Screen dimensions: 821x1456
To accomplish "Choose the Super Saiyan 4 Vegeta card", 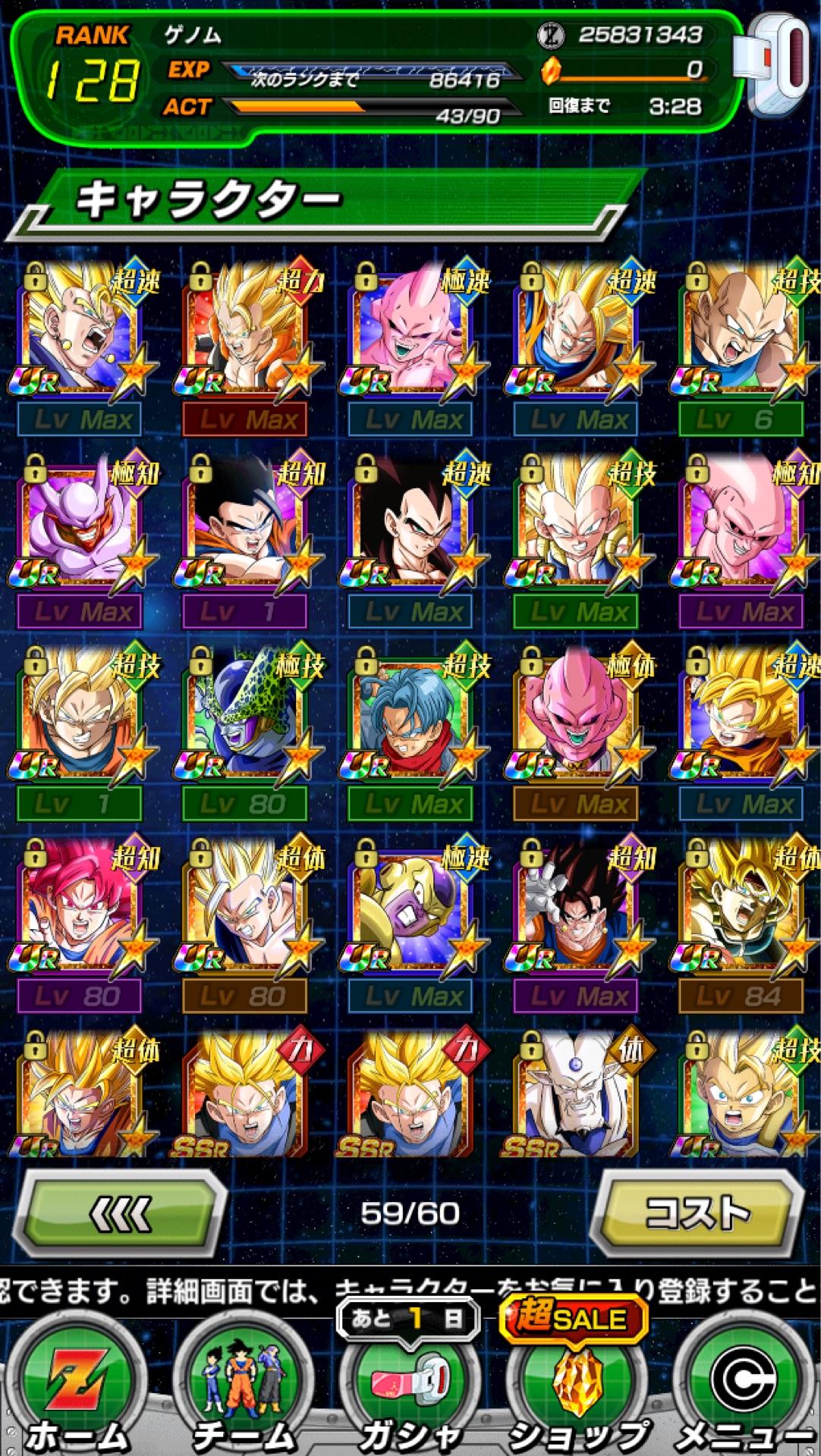I will [x=410, y=523].
